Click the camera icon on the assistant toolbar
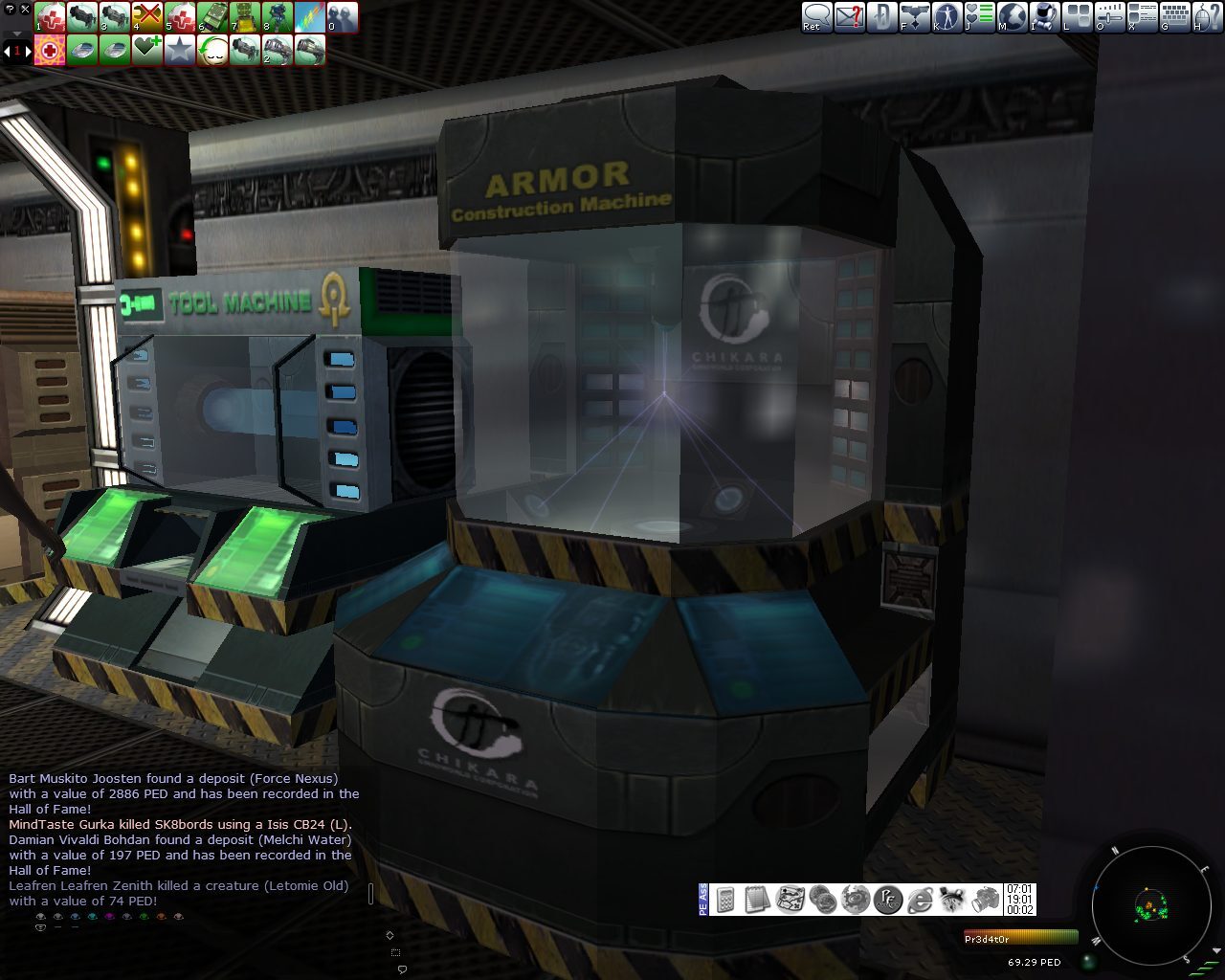 click(x=984, y=900)
